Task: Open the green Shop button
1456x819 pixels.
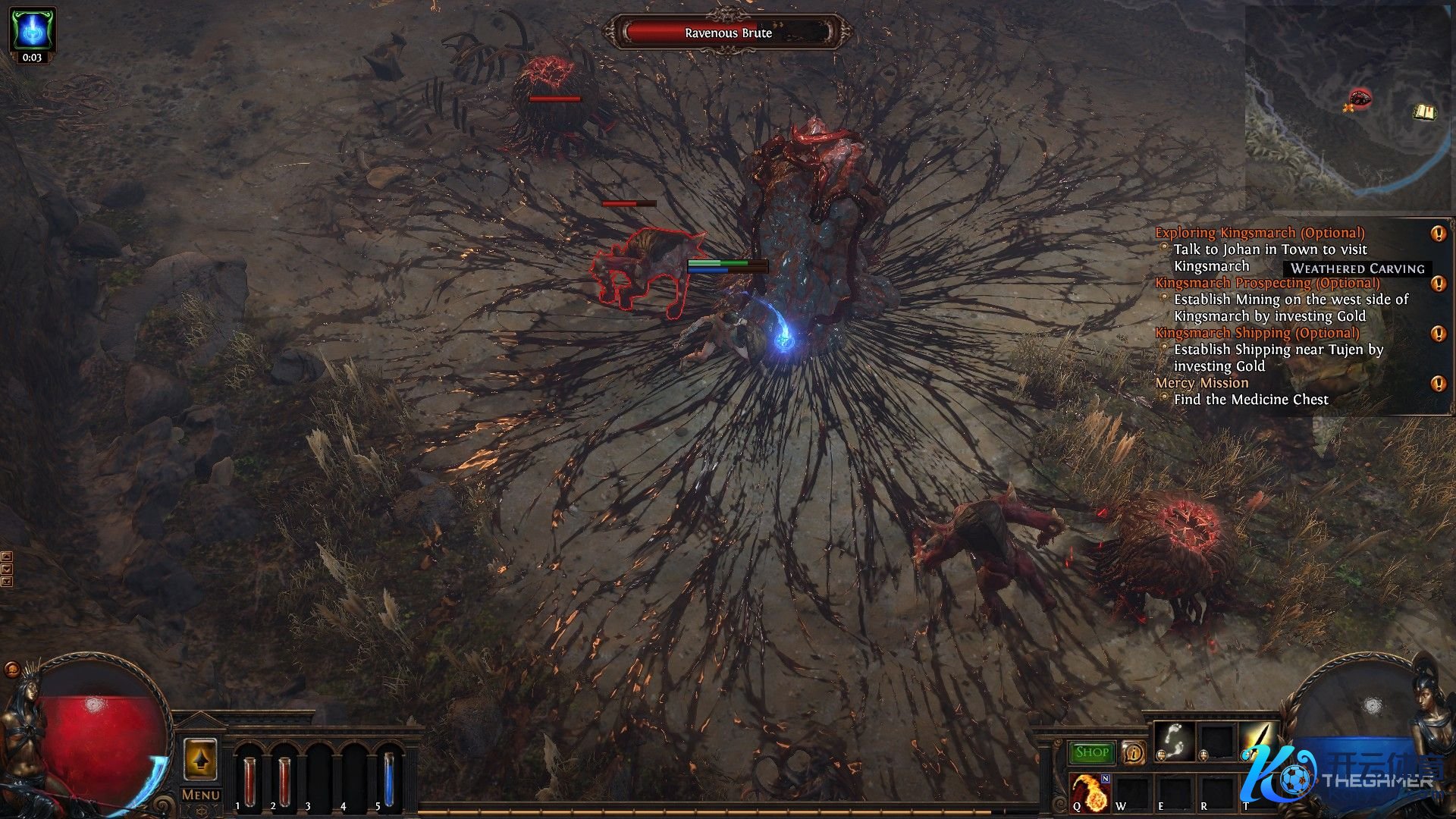Action: (x=1092, y=752)
